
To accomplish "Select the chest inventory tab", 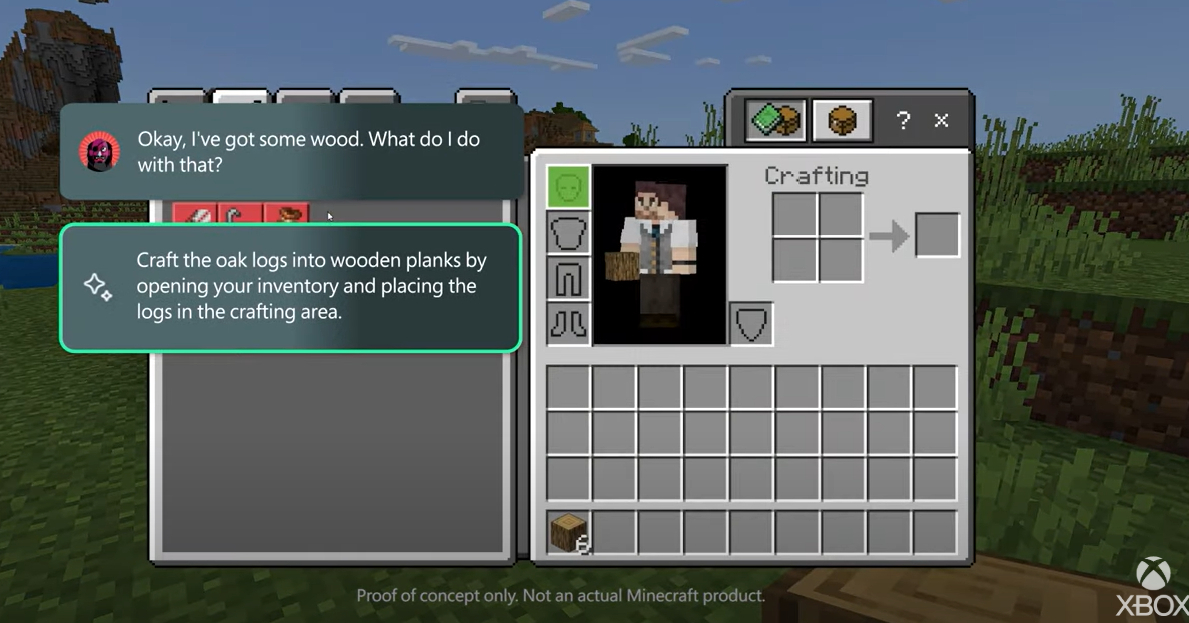I will pyautogui.click(x=842, y=121).
